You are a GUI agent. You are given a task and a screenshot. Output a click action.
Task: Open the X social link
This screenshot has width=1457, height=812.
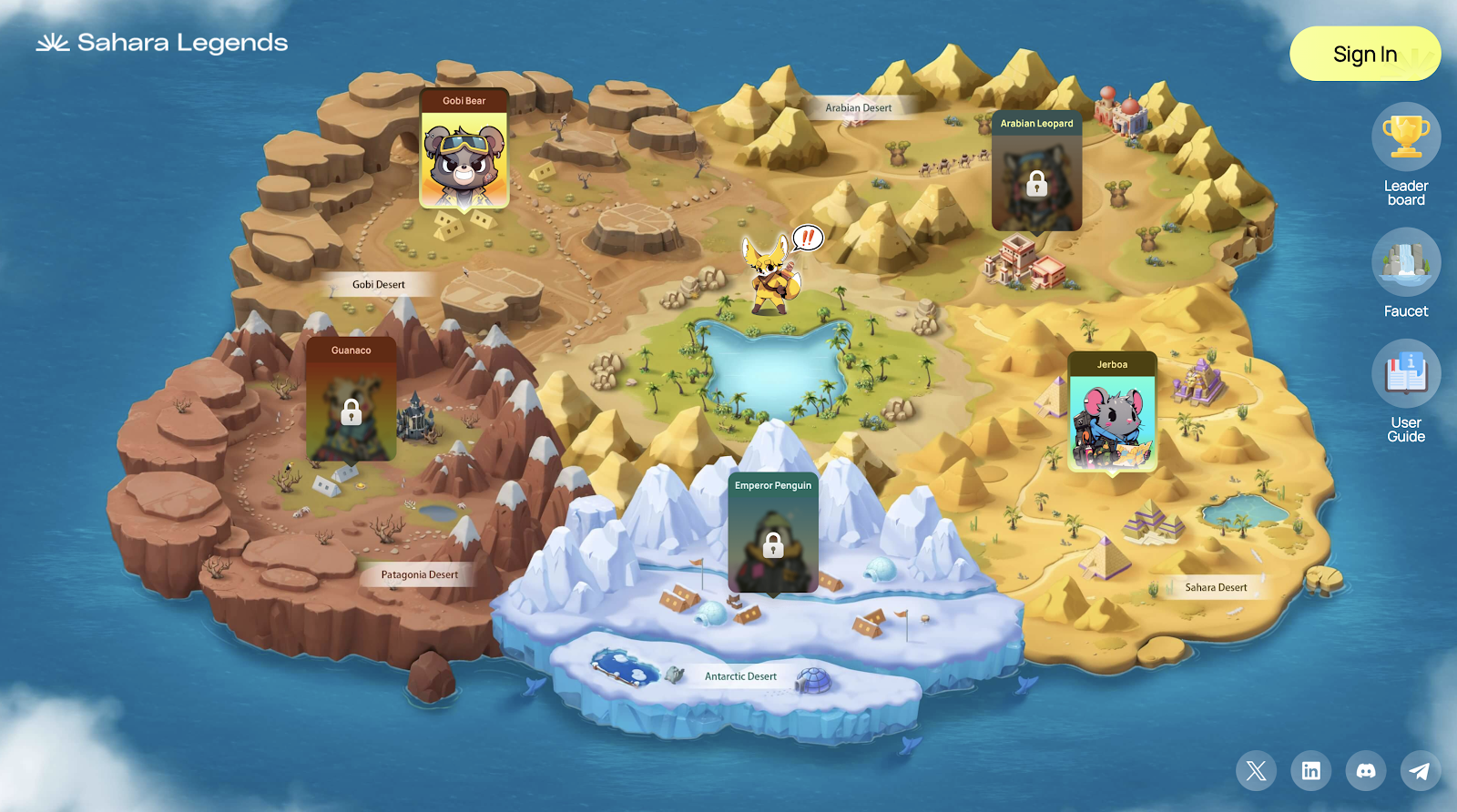(1256, 771)
